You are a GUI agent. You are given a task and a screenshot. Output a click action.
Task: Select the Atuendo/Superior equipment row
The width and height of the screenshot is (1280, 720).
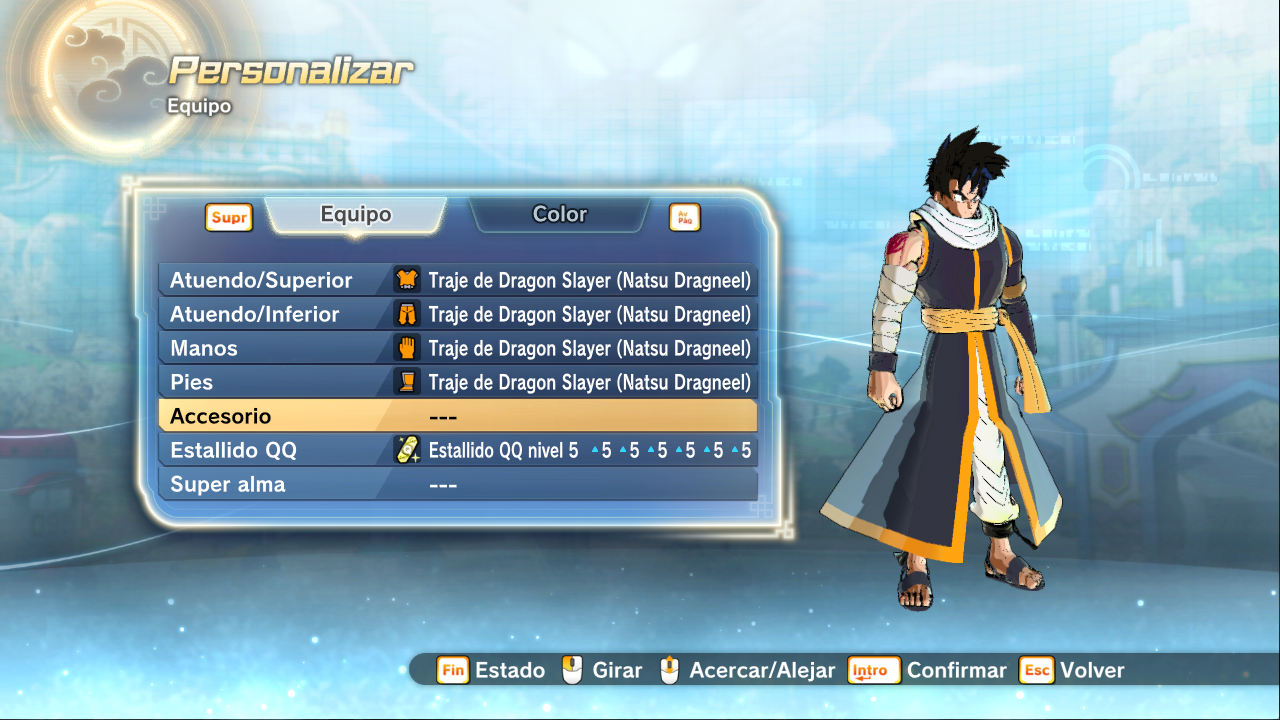[x=458, y=281]
